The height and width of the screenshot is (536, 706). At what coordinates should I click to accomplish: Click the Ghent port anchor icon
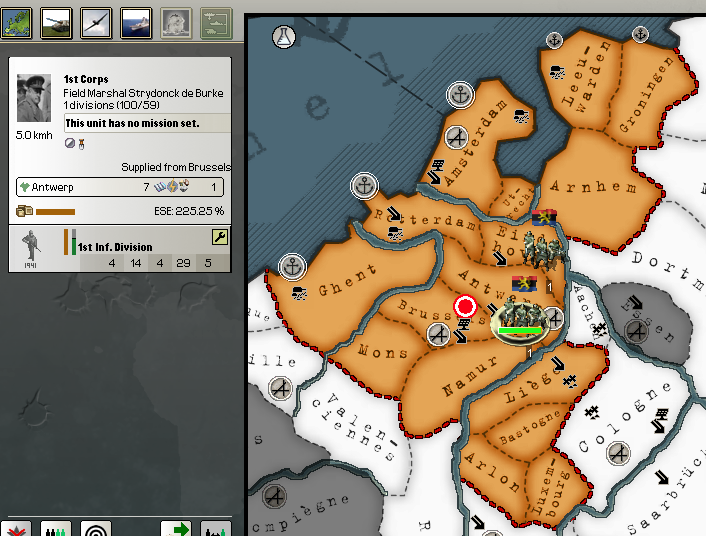293,267
